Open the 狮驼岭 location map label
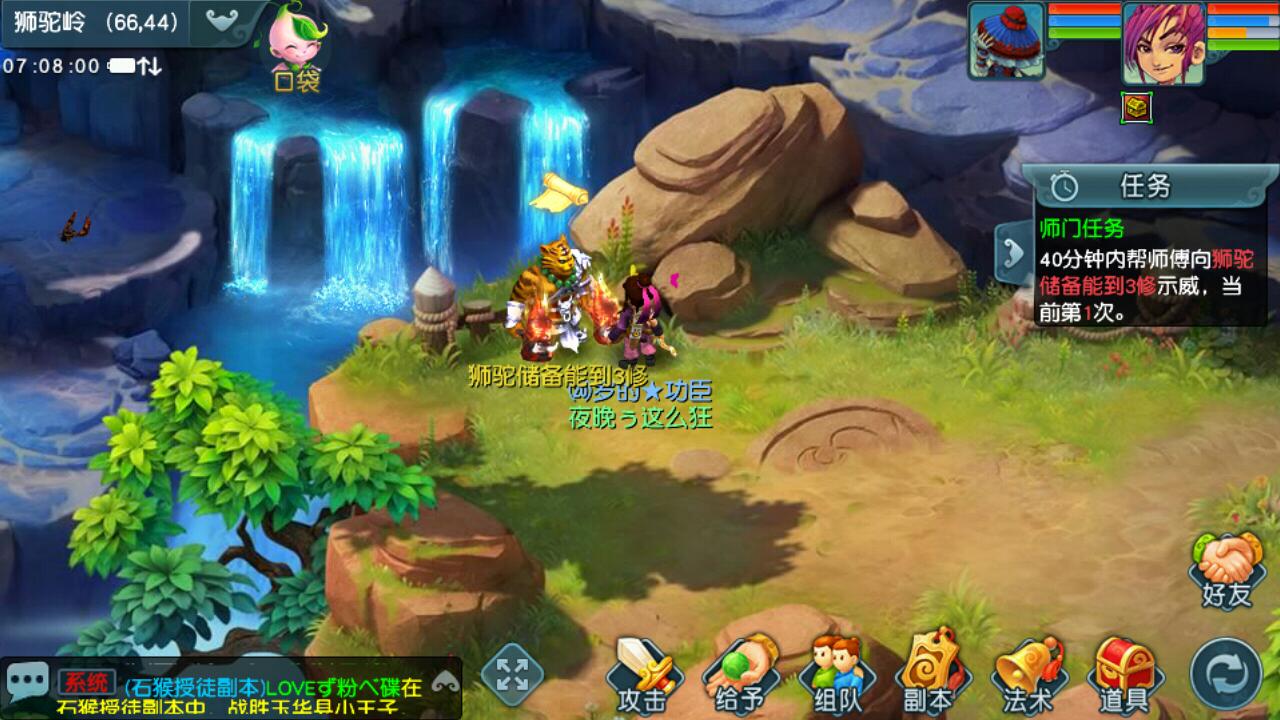The height and width of the screenshot is (720, 1280). [x=97, y=23]
